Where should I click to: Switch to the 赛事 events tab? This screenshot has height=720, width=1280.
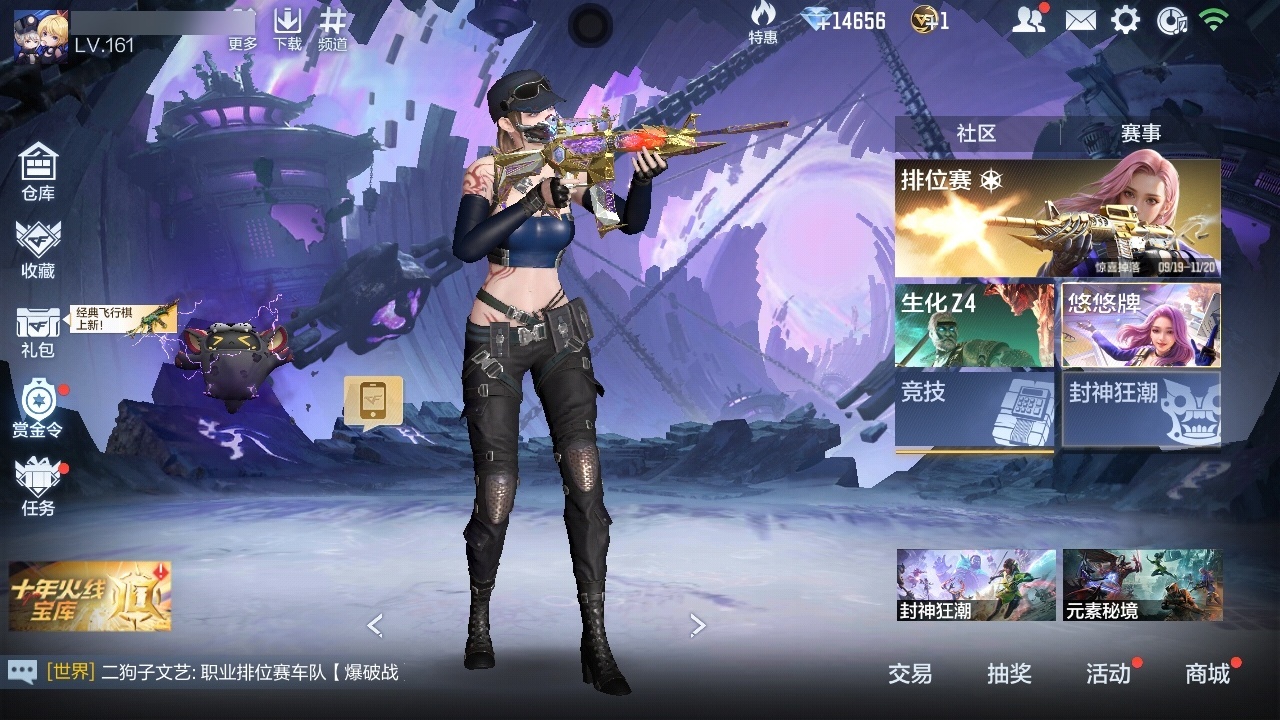1140,134
